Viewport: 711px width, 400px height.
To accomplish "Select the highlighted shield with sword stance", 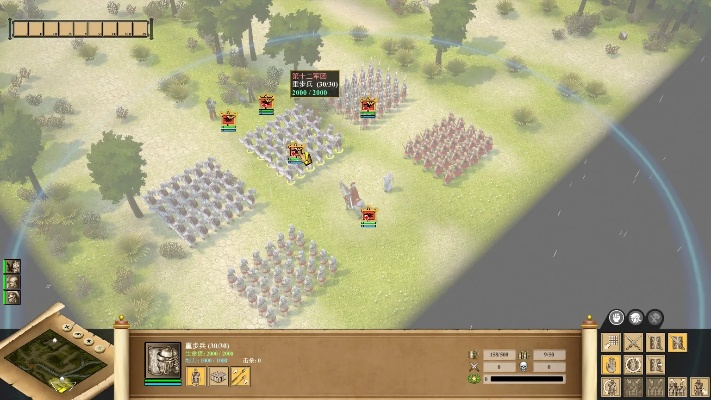I will click(x=679, y=343).
